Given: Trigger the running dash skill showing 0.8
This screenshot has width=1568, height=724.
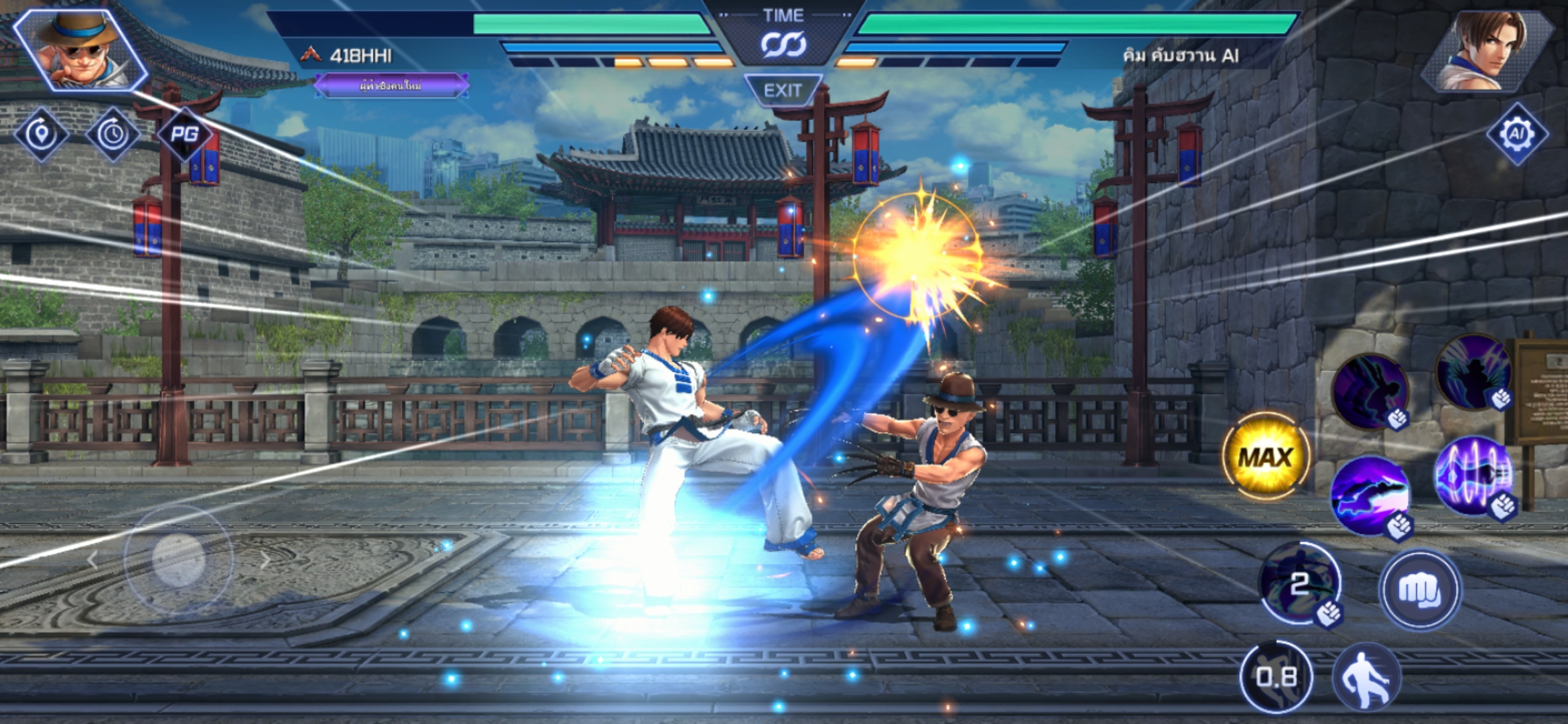Looking at the screenshot, I should (1276, 677).
